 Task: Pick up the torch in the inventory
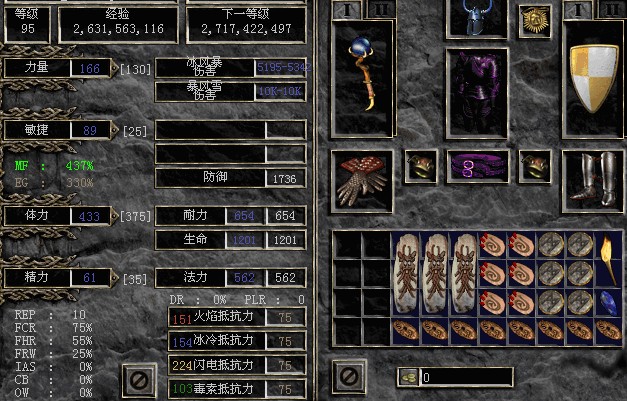coord(608,256)
